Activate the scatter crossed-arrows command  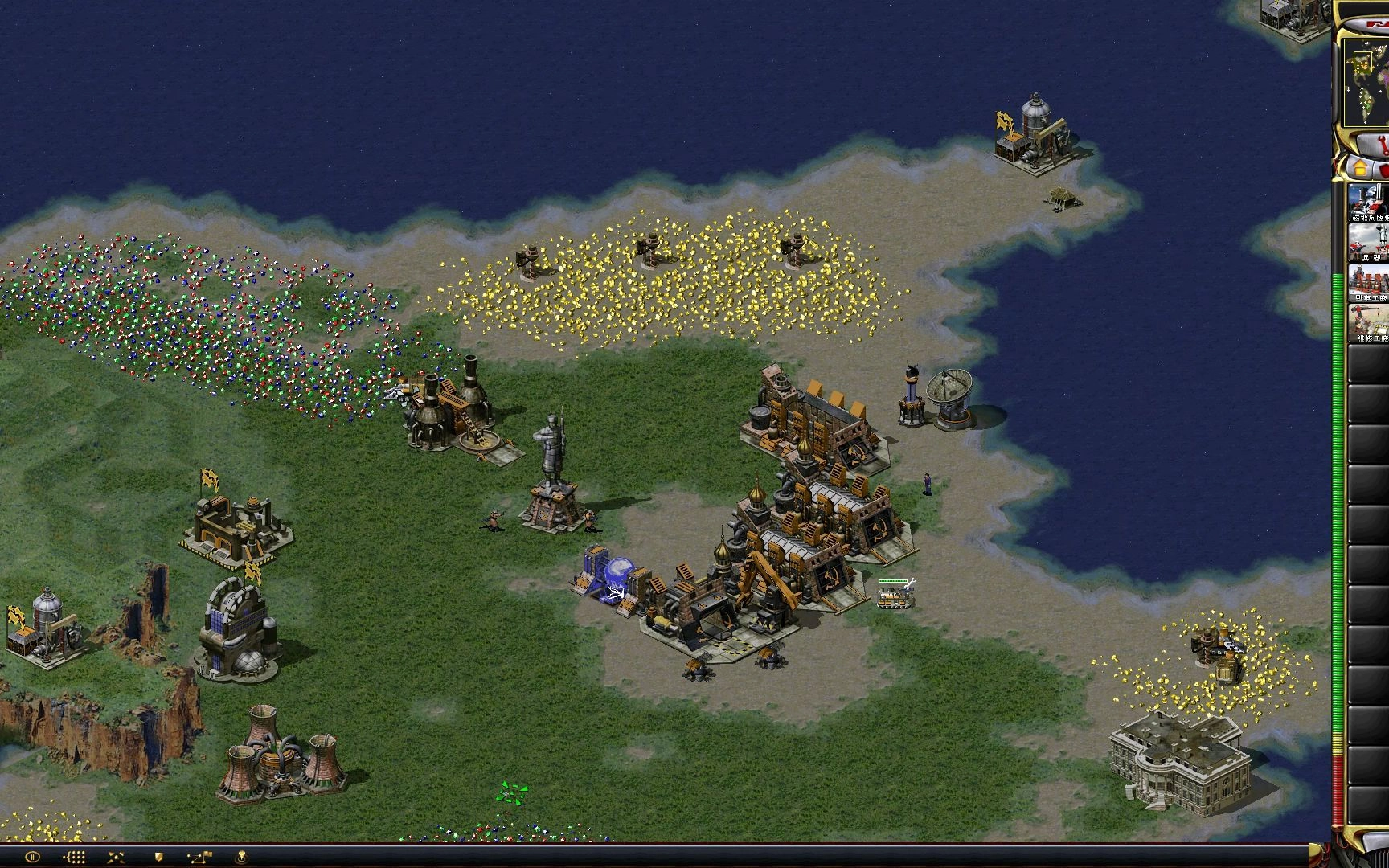pos(116,858)
